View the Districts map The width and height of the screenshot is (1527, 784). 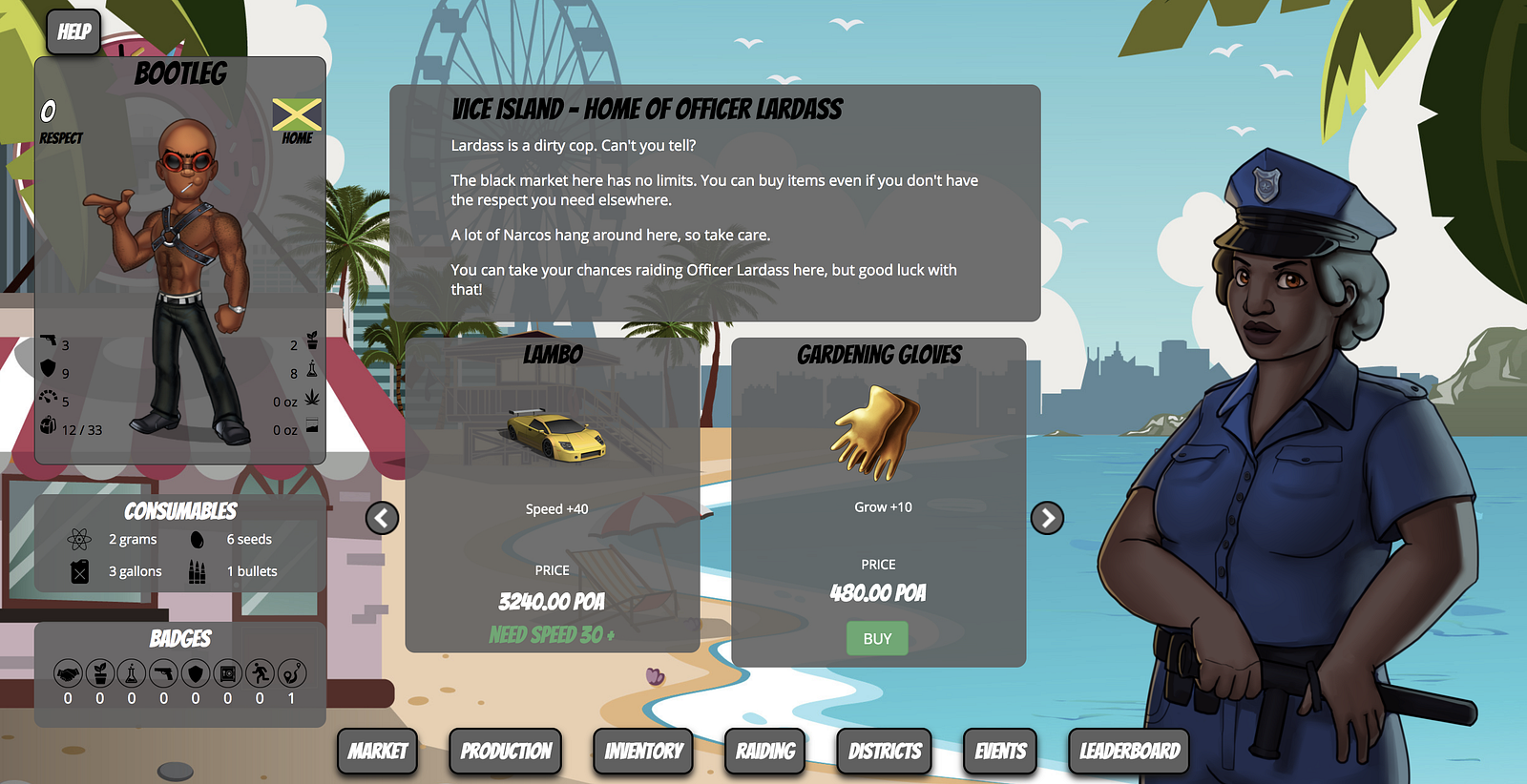885,751
